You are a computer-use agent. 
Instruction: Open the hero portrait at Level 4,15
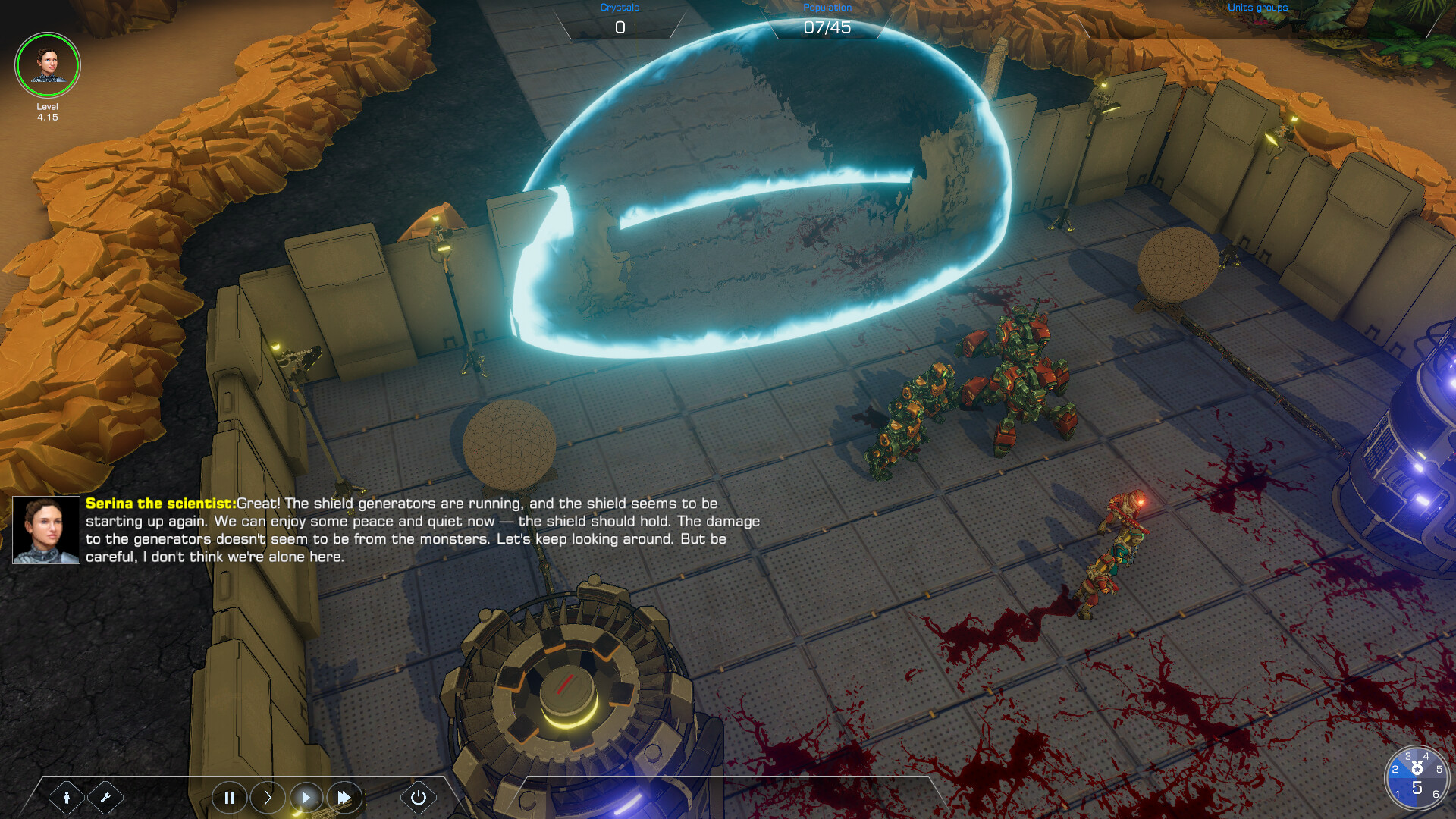(47, 65)
